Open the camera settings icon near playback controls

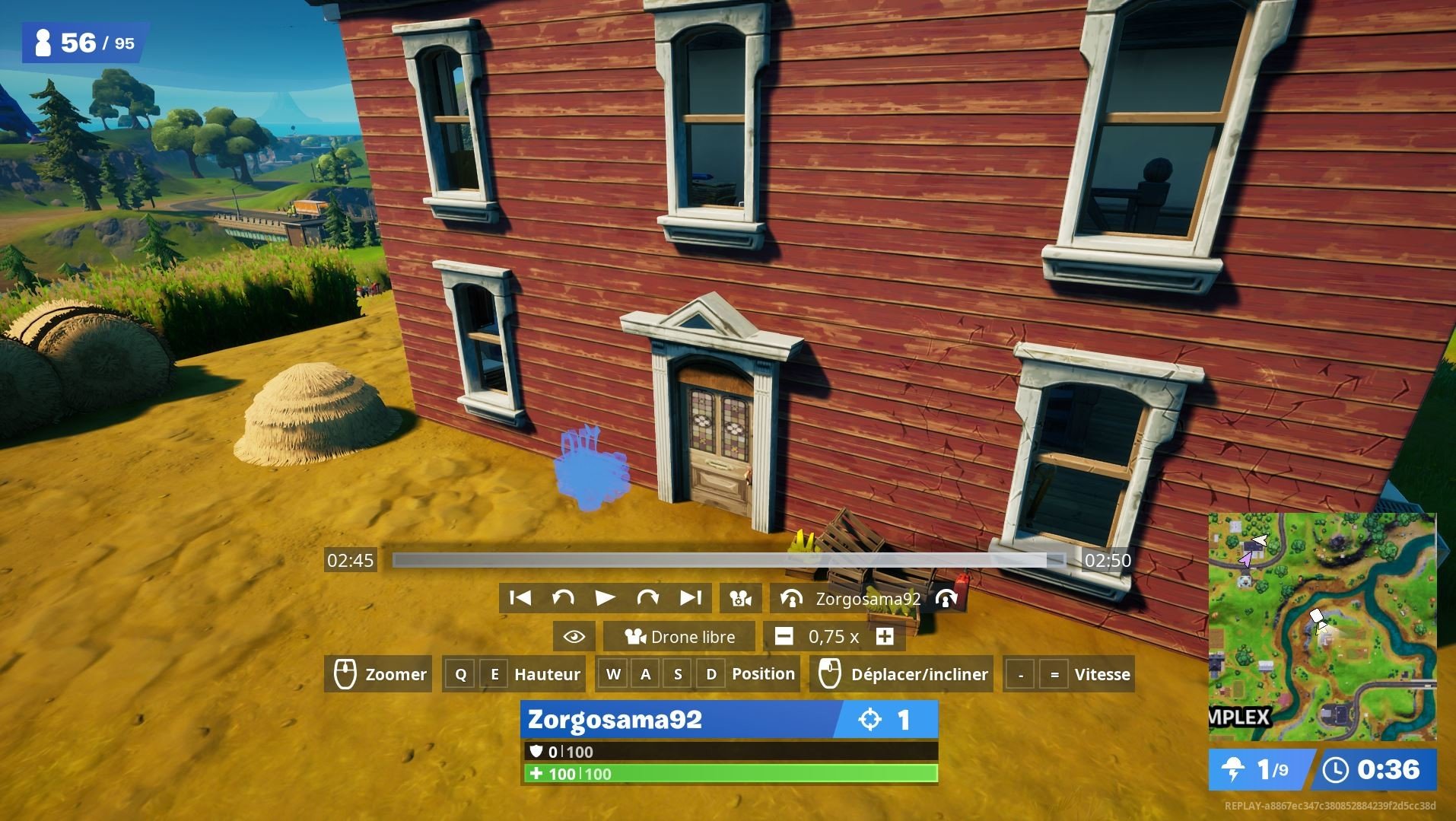(x=739, y=598)
